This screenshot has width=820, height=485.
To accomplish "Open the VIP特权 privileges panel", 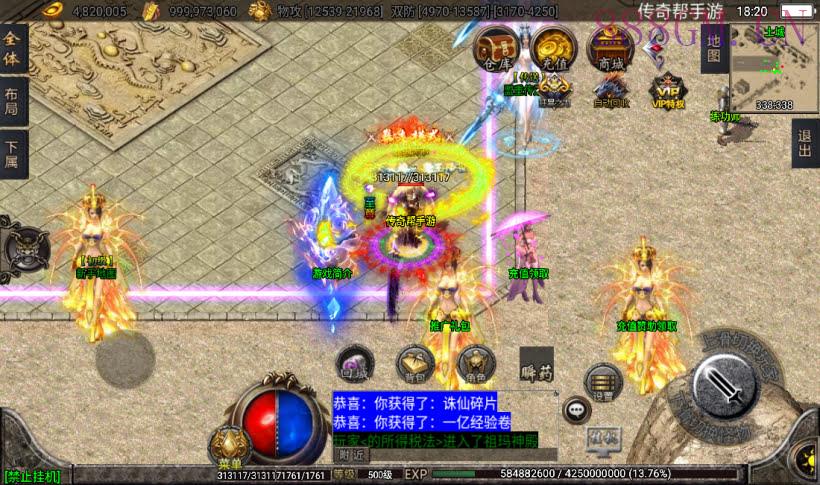I will click(x=667, y=91).
